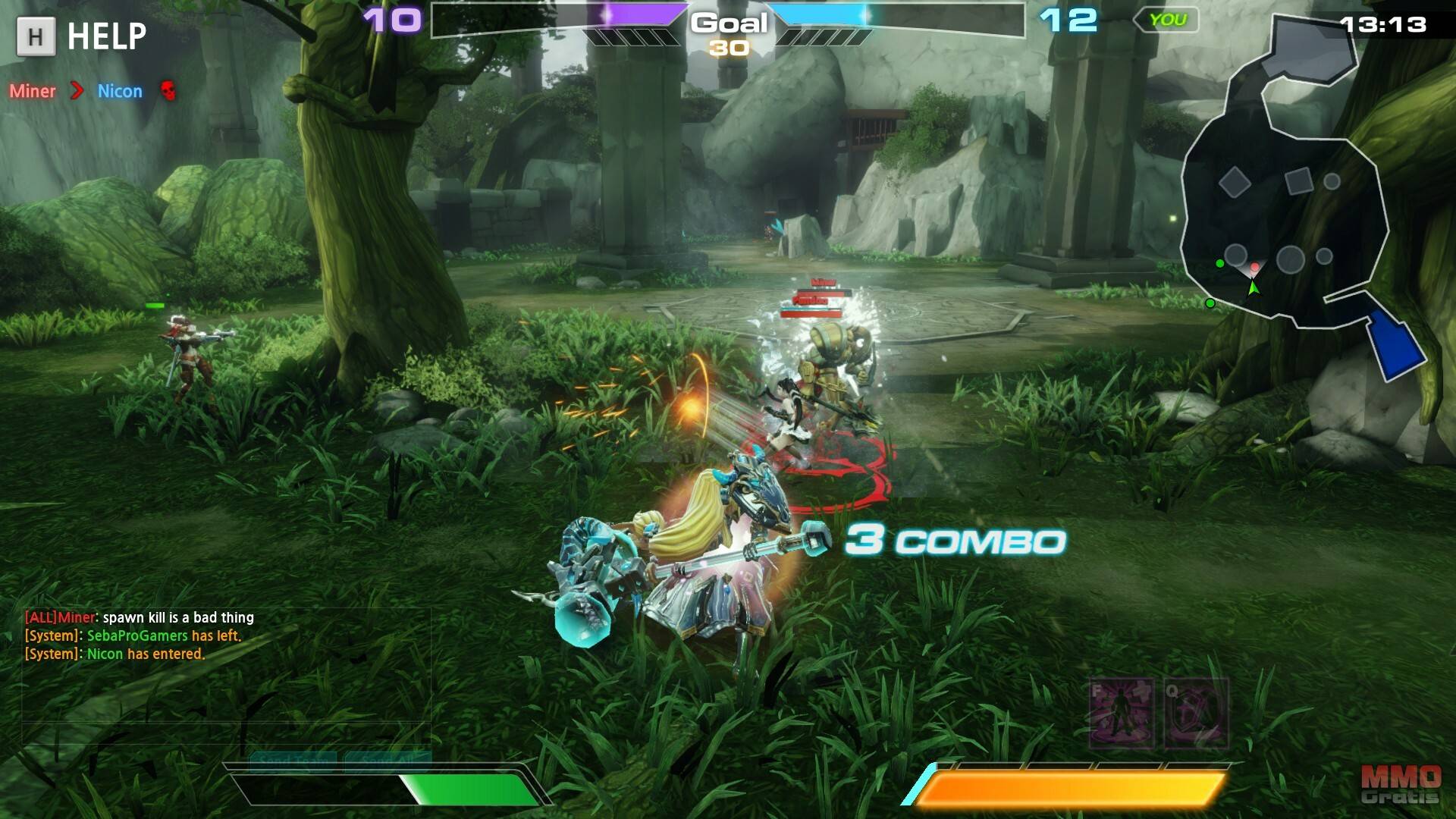Click the faded Send All button
Image resolution: width=1456 pixels, height=819 pixels.
click(388, 759)
